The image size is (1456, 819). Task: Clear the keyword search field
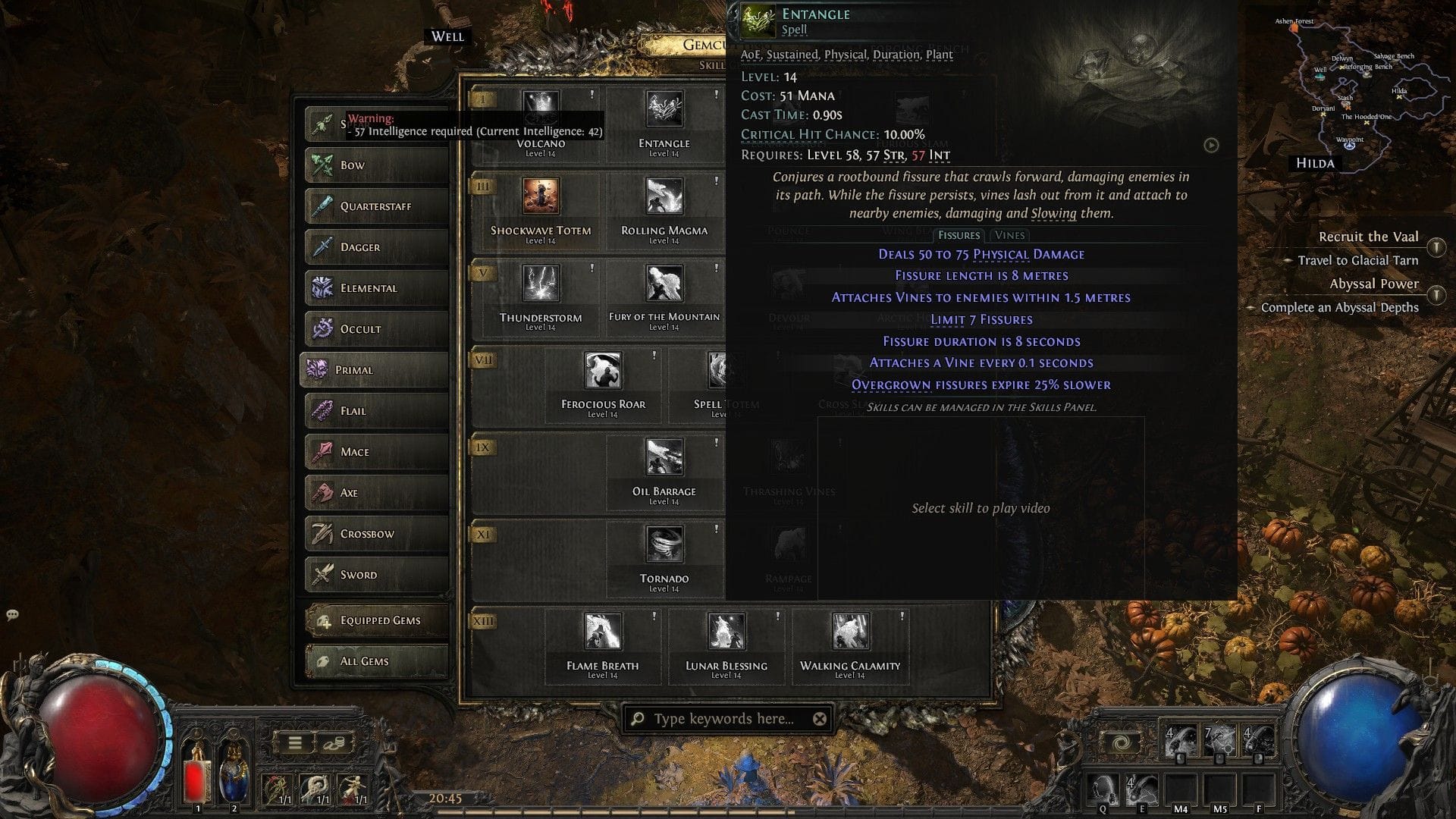click(x=819, y=720)
